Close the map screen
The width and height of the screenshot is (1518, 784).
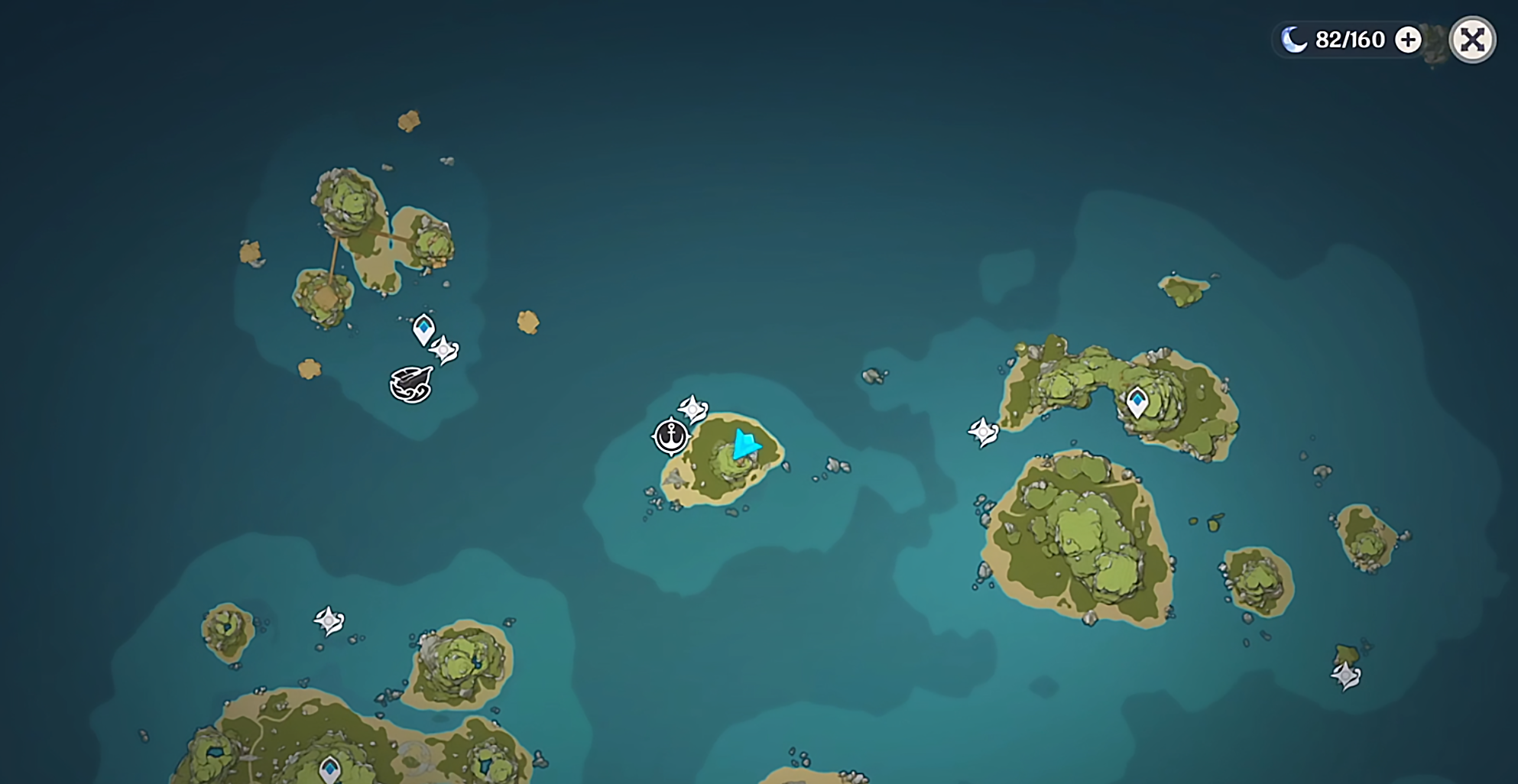1472,40
